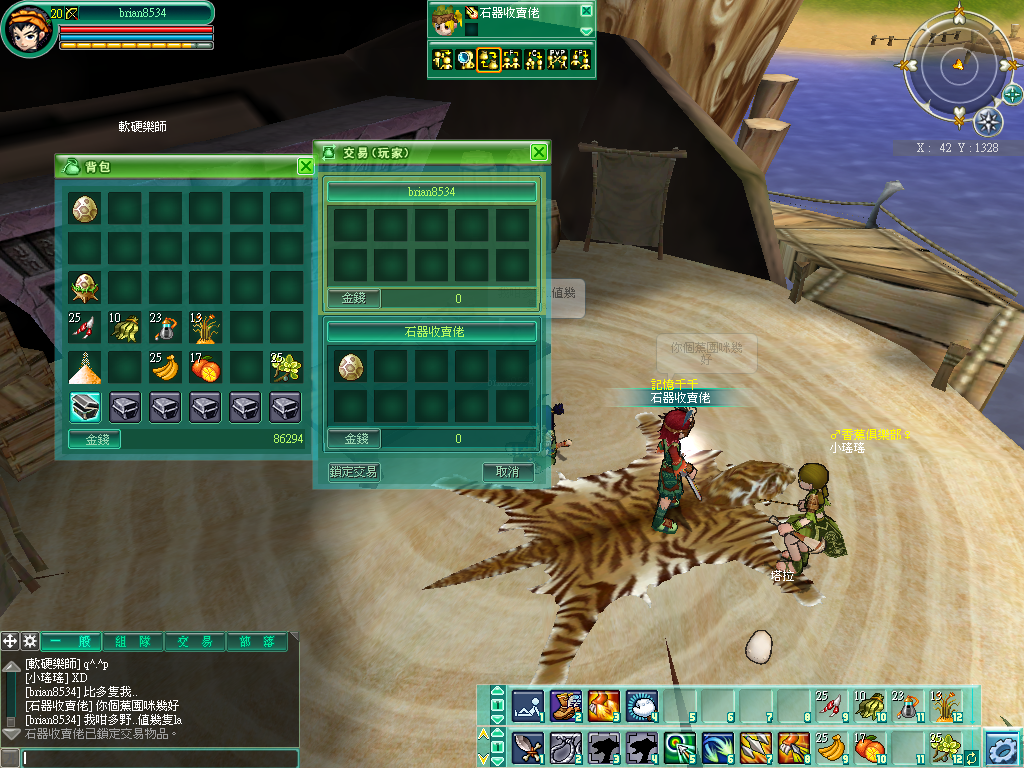
Task: Activate the boot skill on the hotbar
Action: pyautogui.click(x=566, y=705)
